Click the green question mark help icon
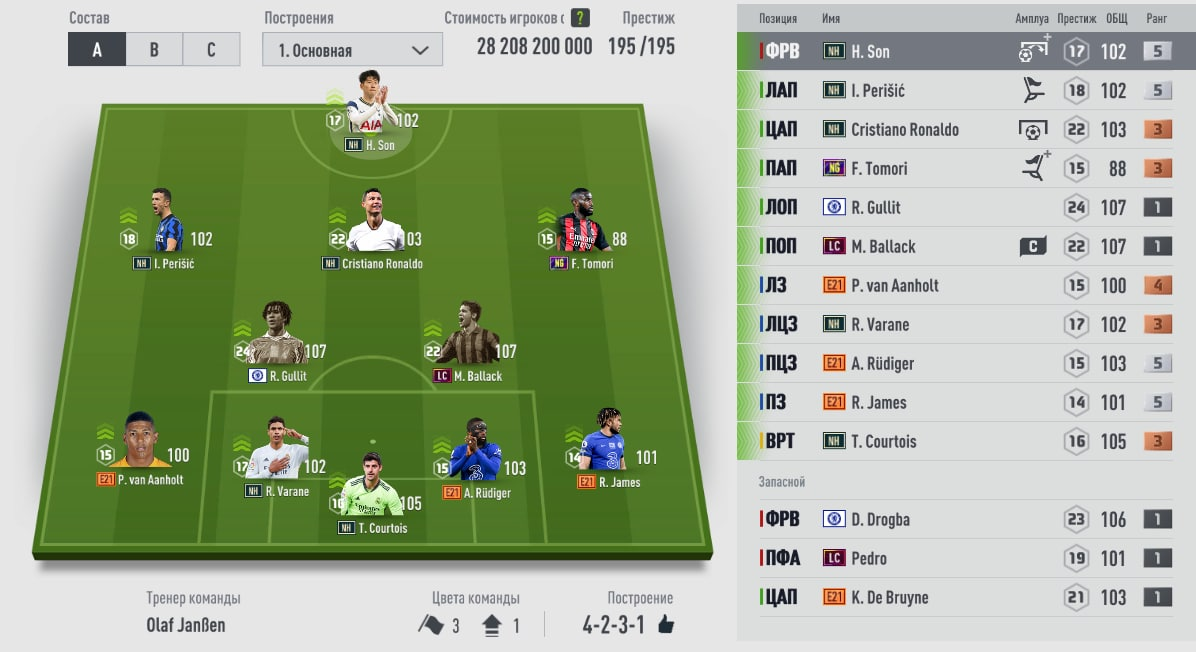Viewport: 1196px width, 652px height. [x=580, y=18]
